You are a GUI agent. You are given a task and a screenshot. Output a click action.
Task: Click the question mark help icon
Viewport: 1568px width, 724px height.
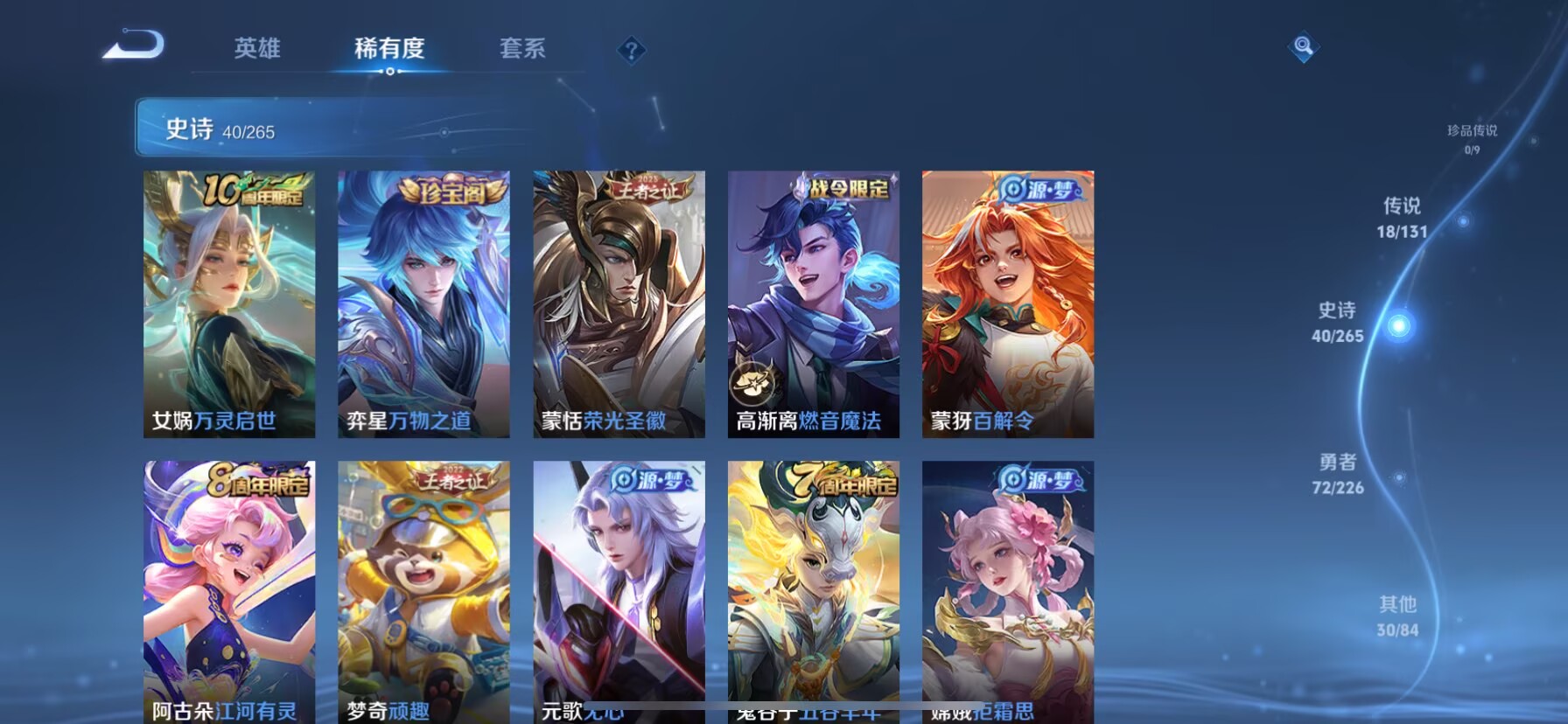[632, 50]
